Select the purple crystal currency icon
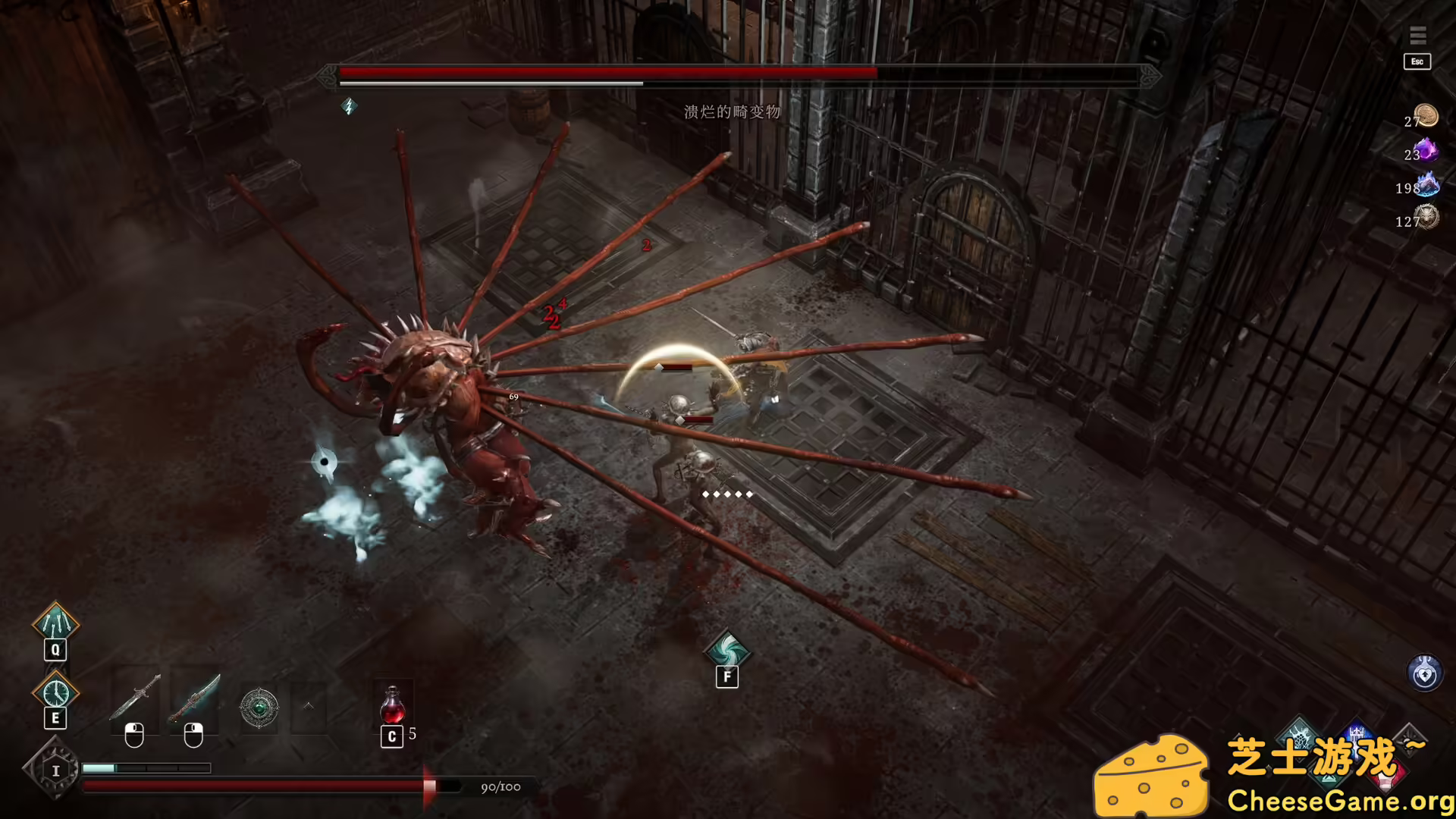Screen dimensions: 1456x819 (x=1426, y=149)
